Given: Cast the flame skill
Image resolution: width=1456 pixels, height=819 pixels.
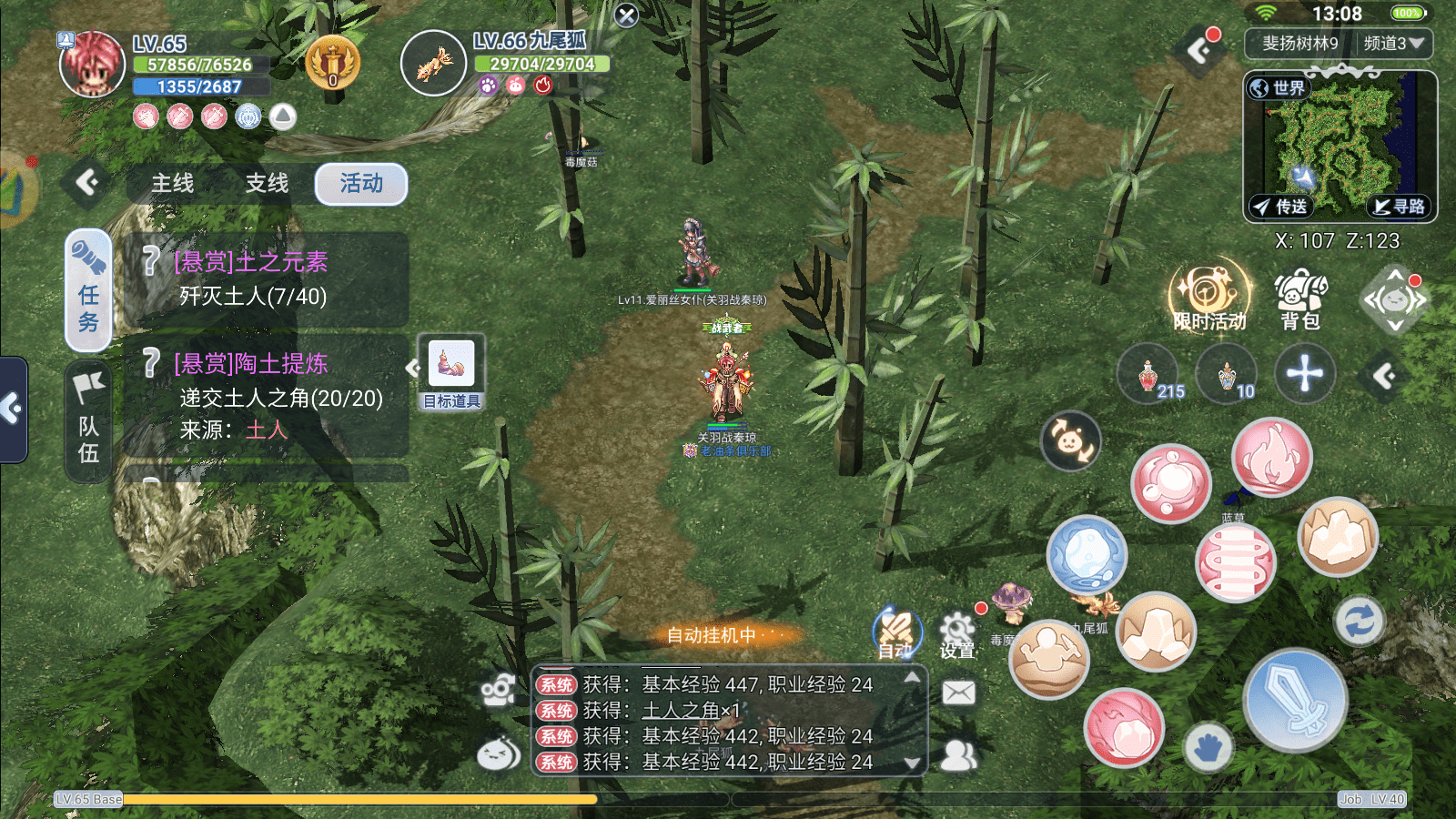Looking at the screenshot, I should (x=1271, y=458).
